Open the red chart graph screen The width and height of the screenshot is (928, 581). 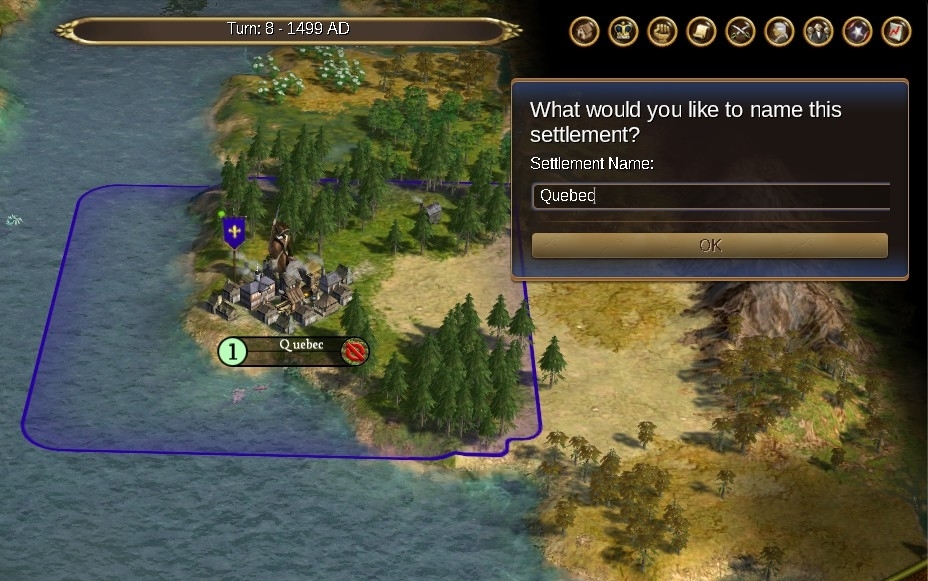(896, 31)
